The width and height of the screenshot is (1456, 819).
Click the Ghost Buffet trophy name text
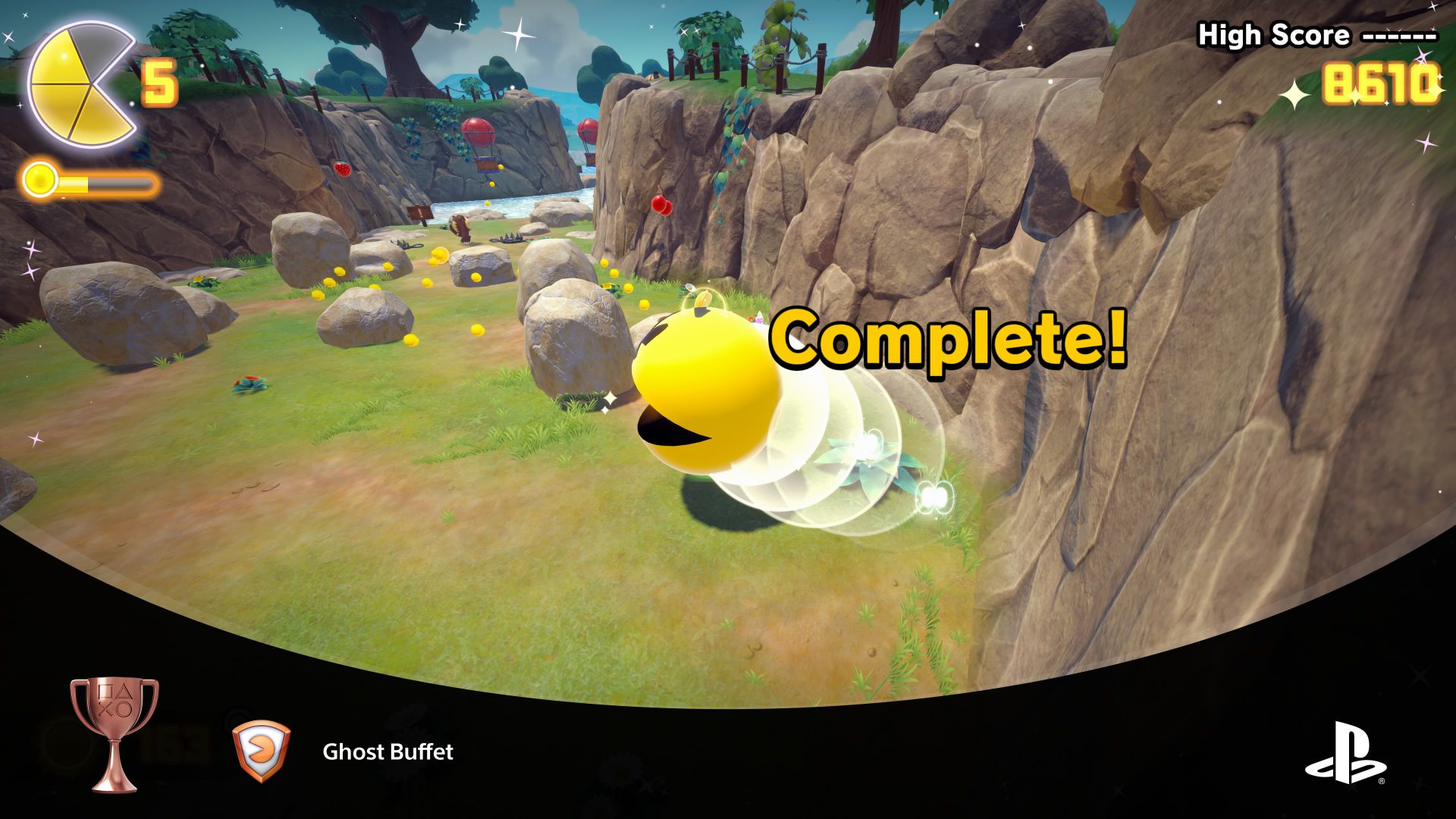pos(388,753)
